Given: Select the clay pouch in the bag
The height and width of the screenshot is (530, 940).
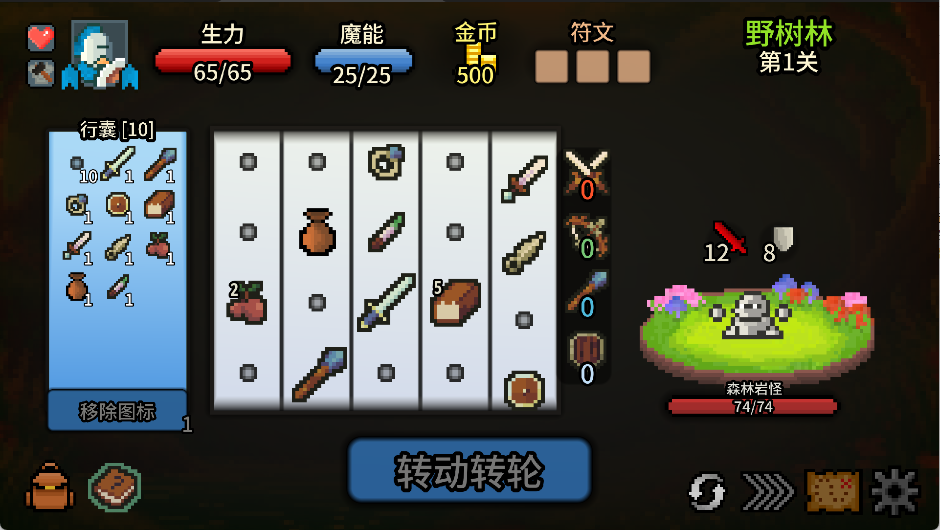Looking at the screenshot, I should (x=78, y=287).
